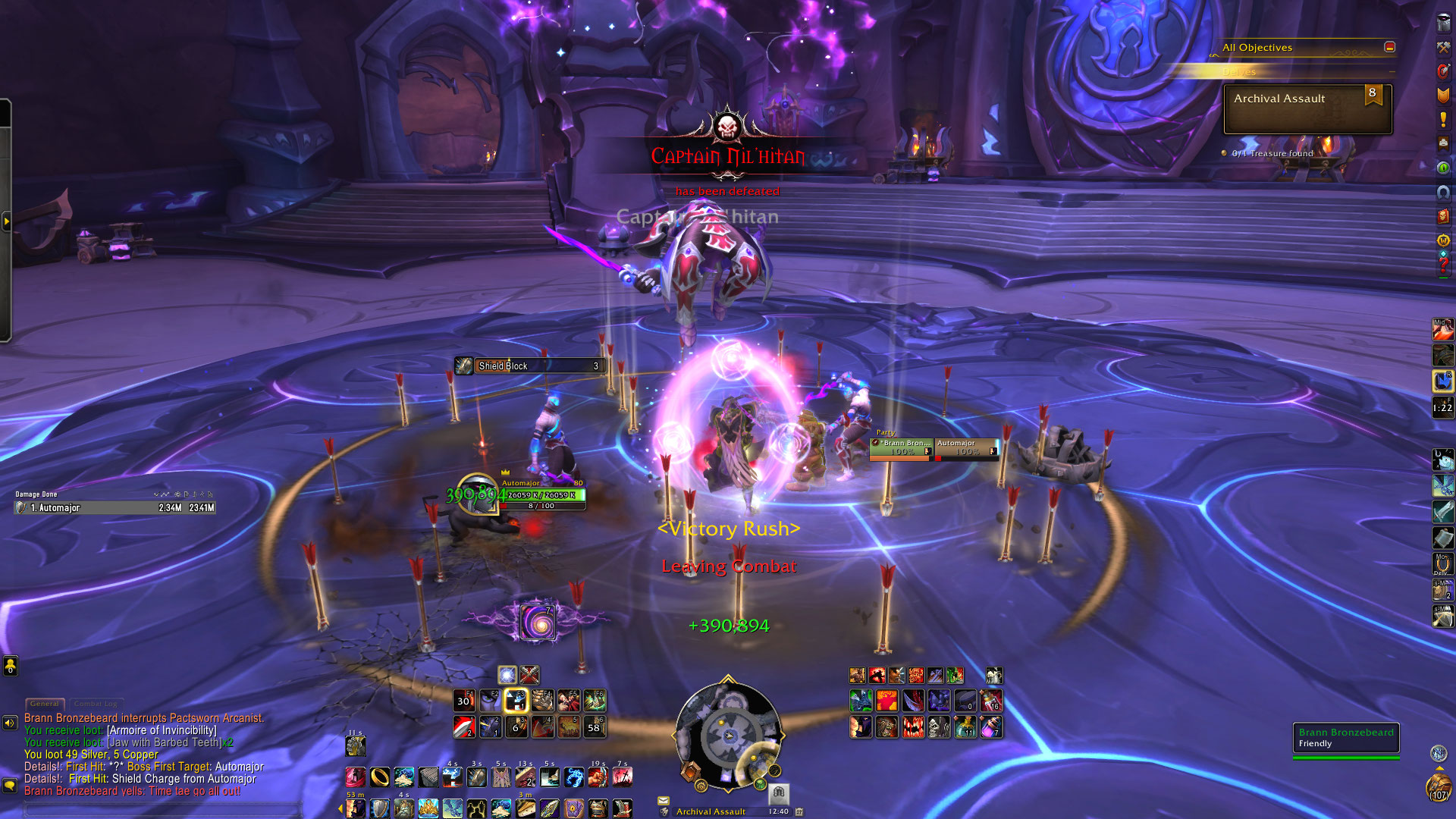Switch to the Combat Log chat tab
The height and width of the screenshot is (819, 1456).
tap(96, 704)
